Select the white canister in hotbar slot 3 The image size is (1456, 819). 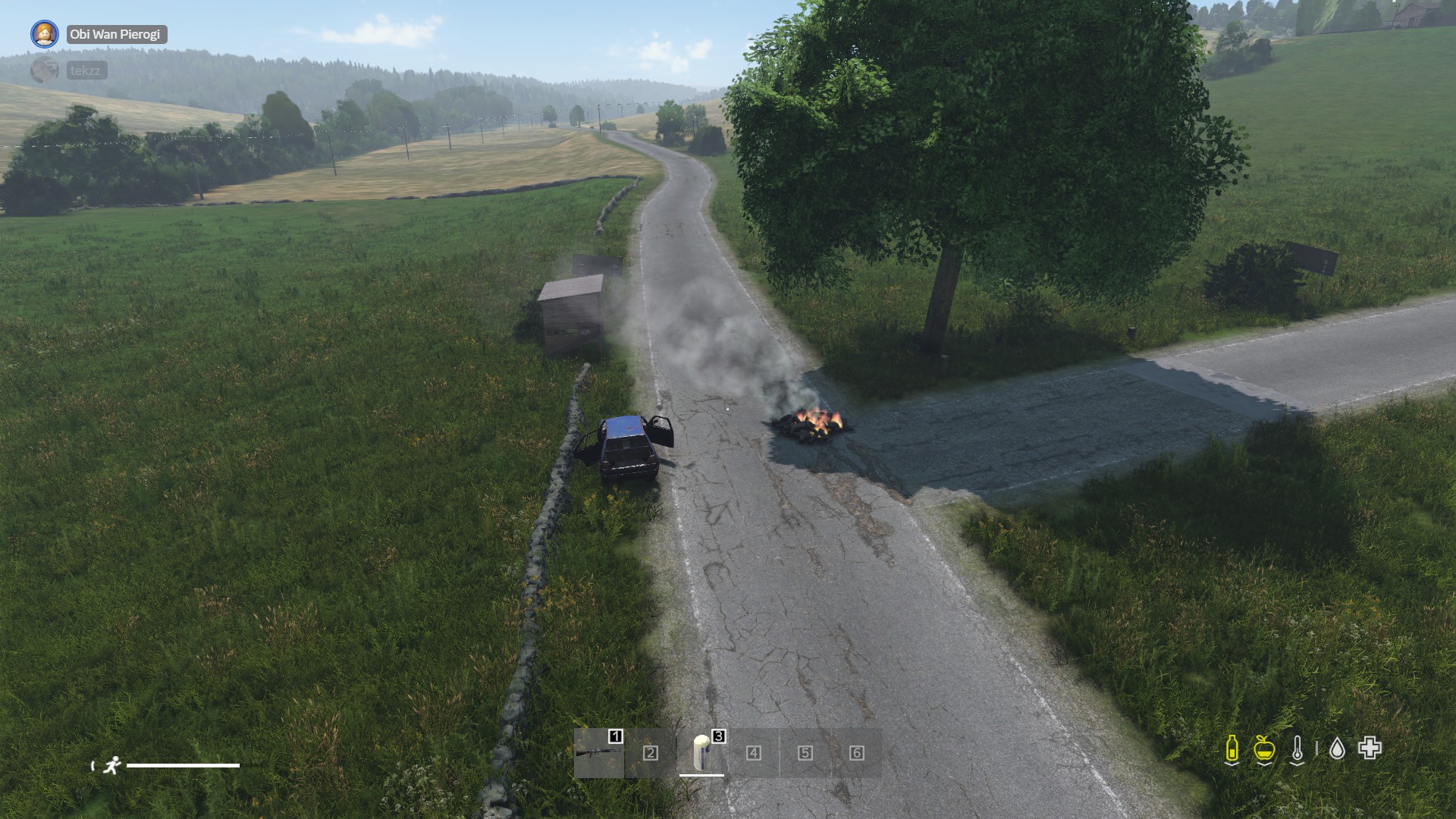tap(701, 752)
